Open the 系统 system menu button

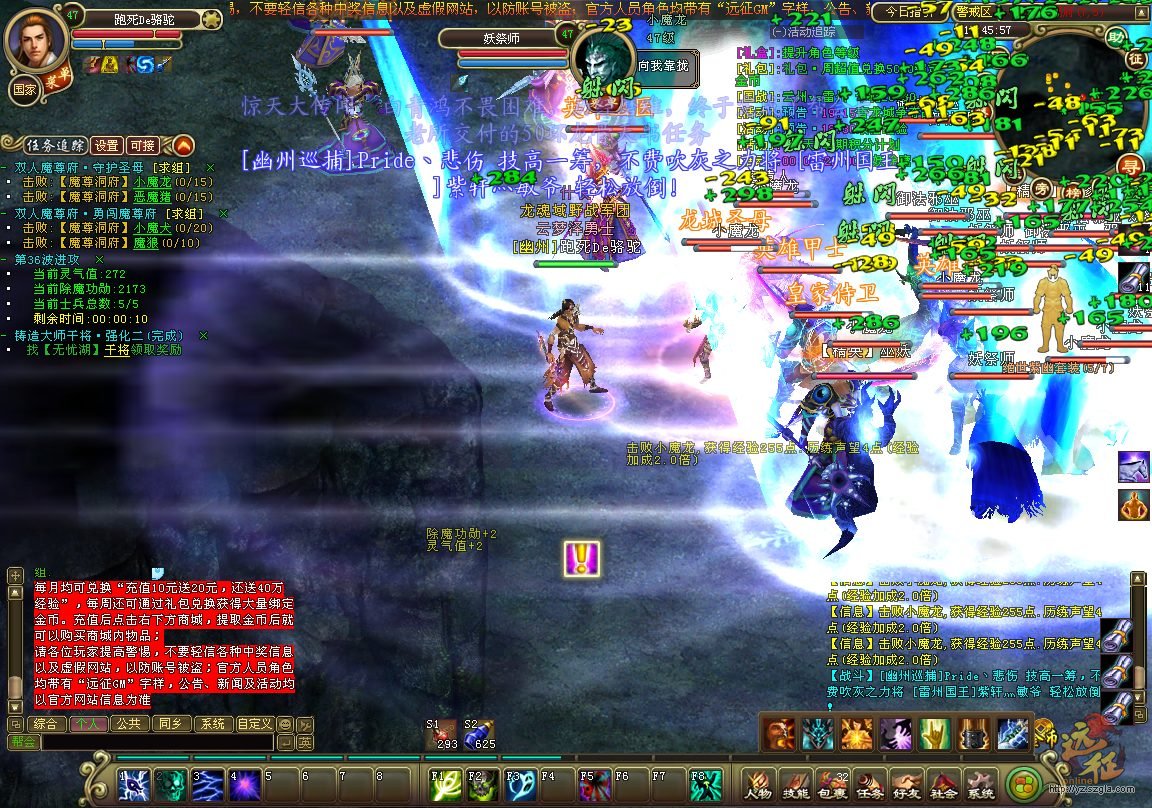[979, 784]
